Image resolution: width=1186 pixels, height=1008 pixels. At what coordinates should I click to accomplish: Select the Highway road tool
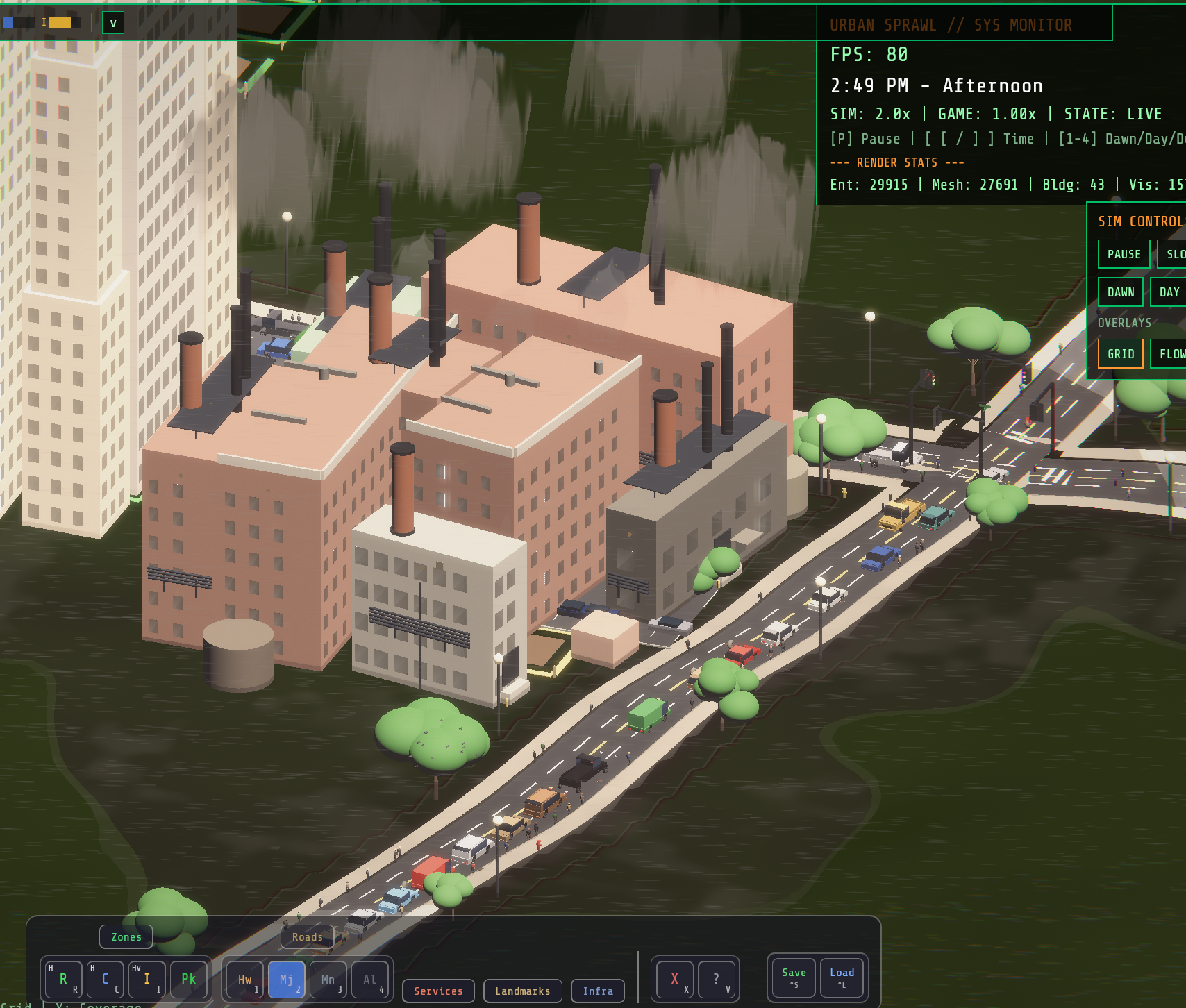click(x=244, y=979)
